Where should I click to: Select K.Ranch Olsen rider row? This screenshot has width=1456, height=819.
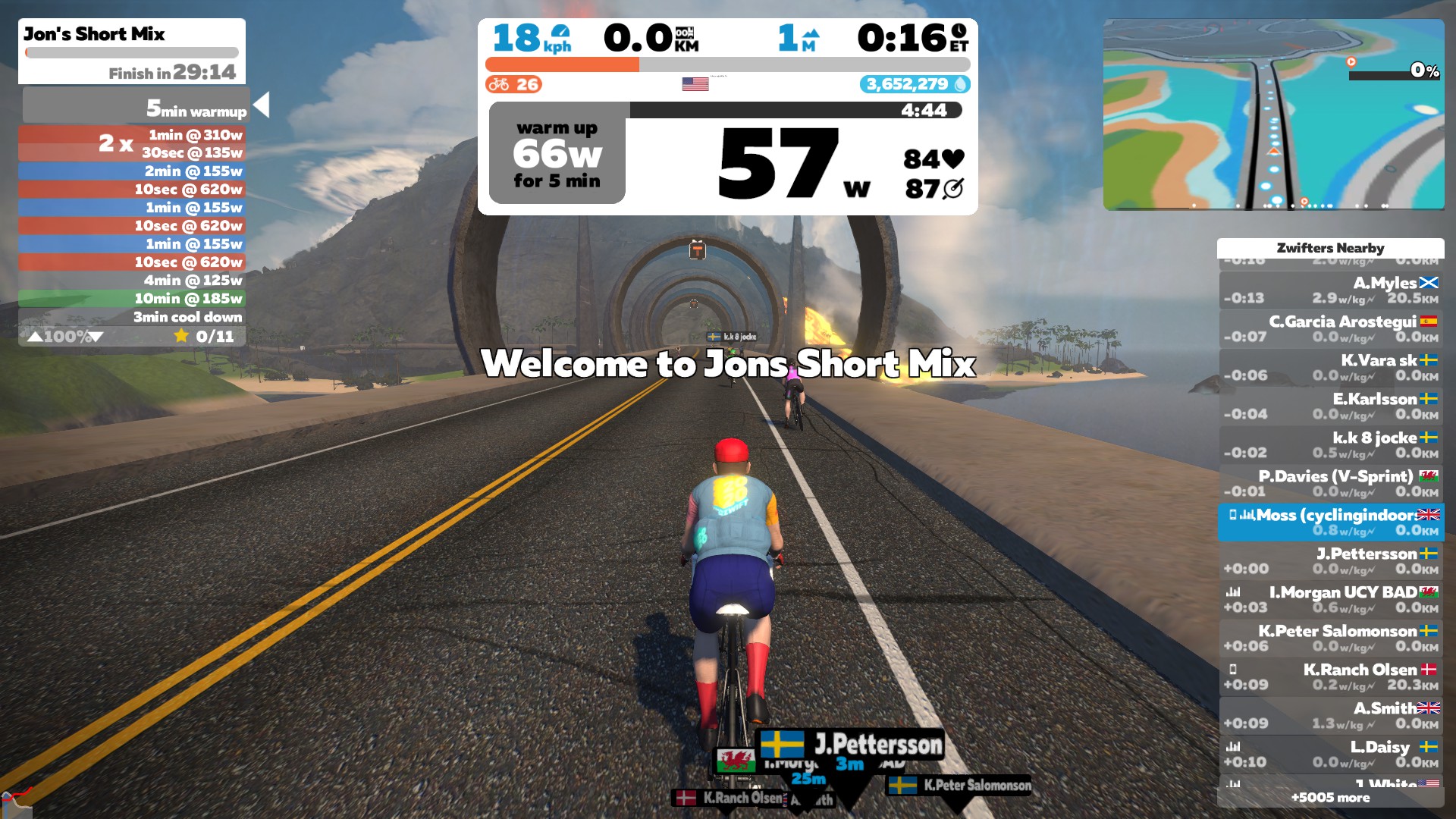tap(1331, 677)
